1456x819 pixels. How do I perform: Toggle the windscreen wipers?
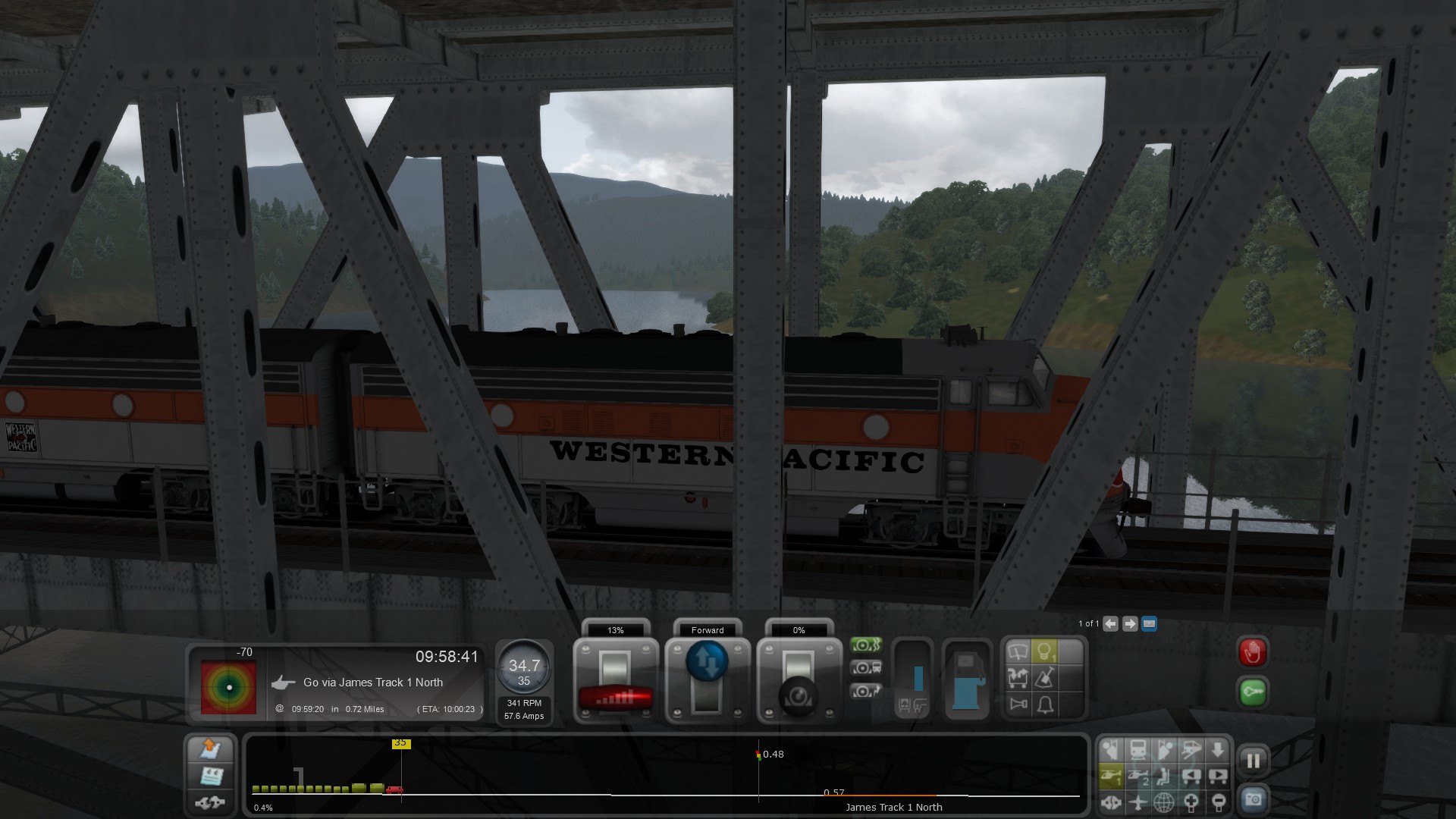pos(1018,652)
